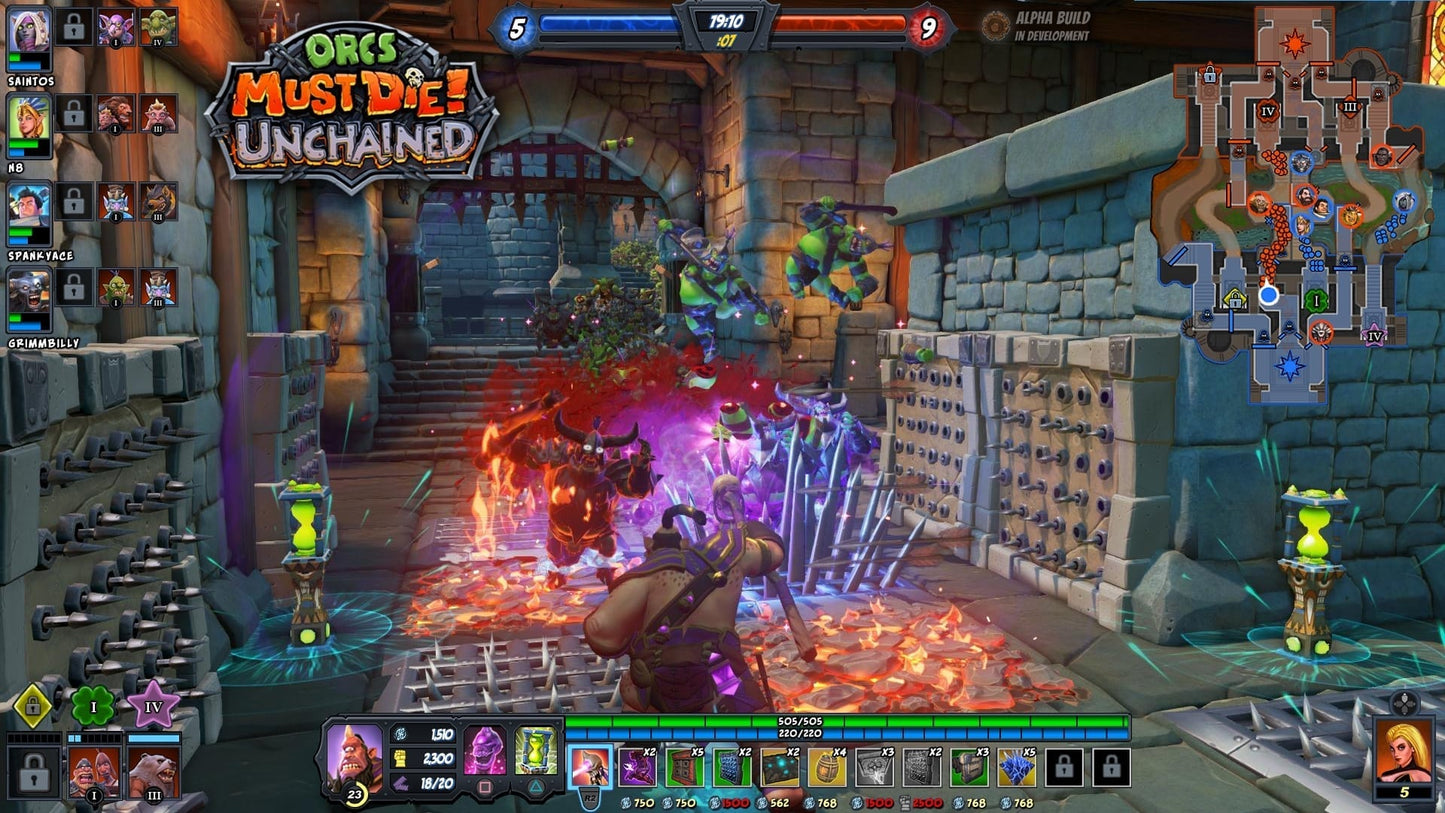Open the purple star badge labeled IV
This screenshot has height=813, width=1445.
pos(152,703)
